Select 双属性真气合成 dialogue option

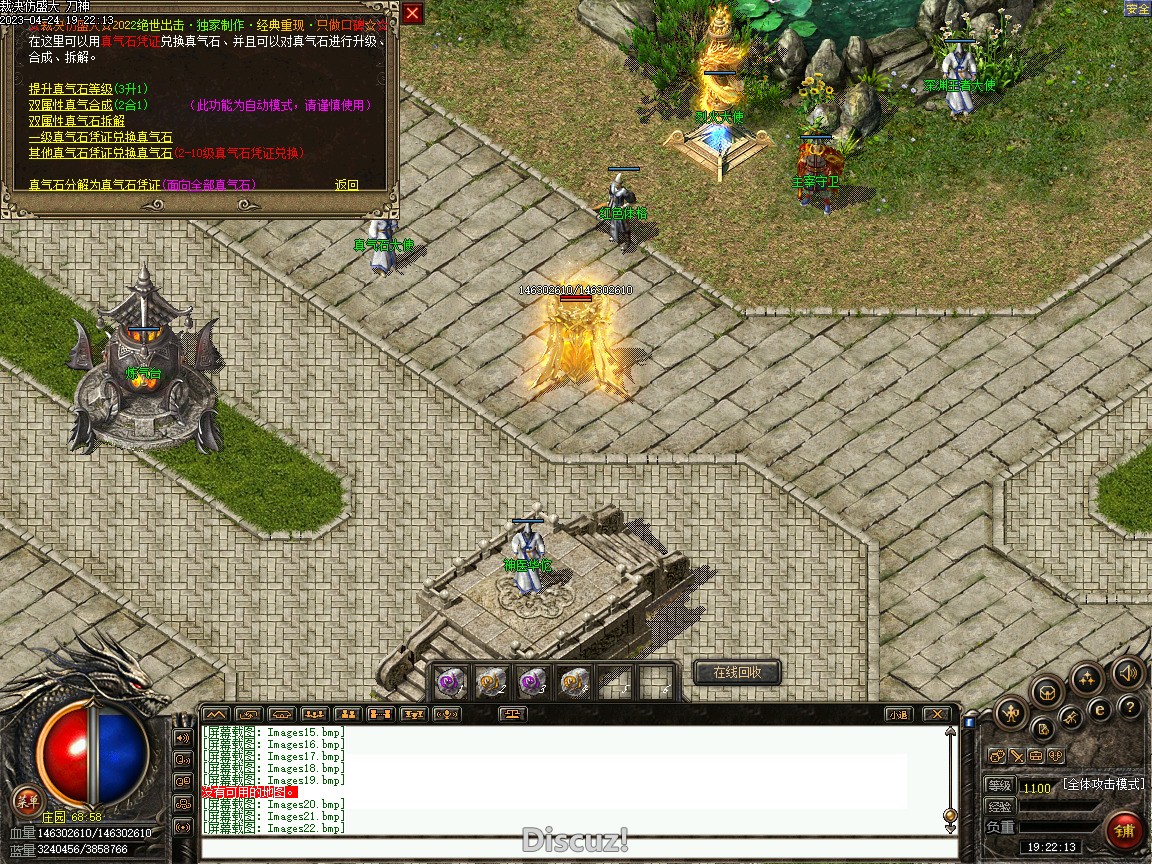[x=70, y=105]
